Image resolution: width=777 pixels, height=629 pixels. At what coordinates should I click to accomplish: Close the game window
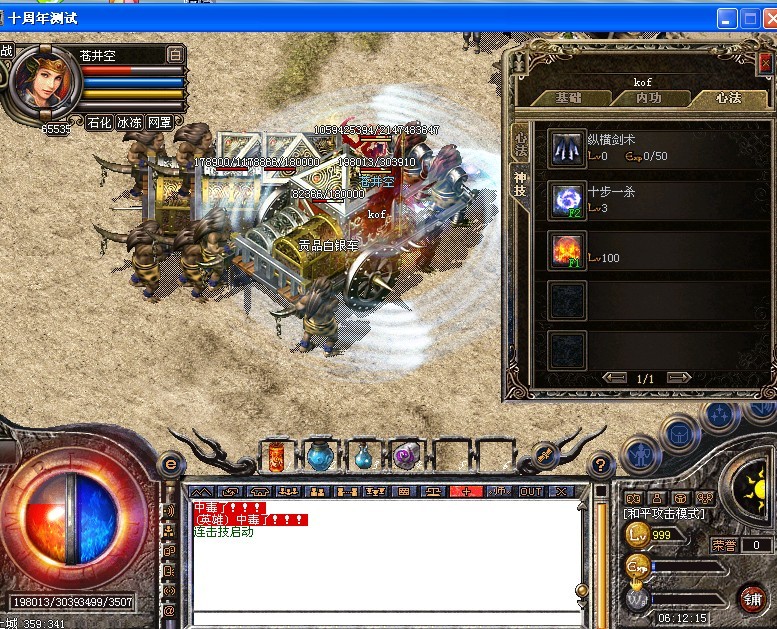coord(765,18)
